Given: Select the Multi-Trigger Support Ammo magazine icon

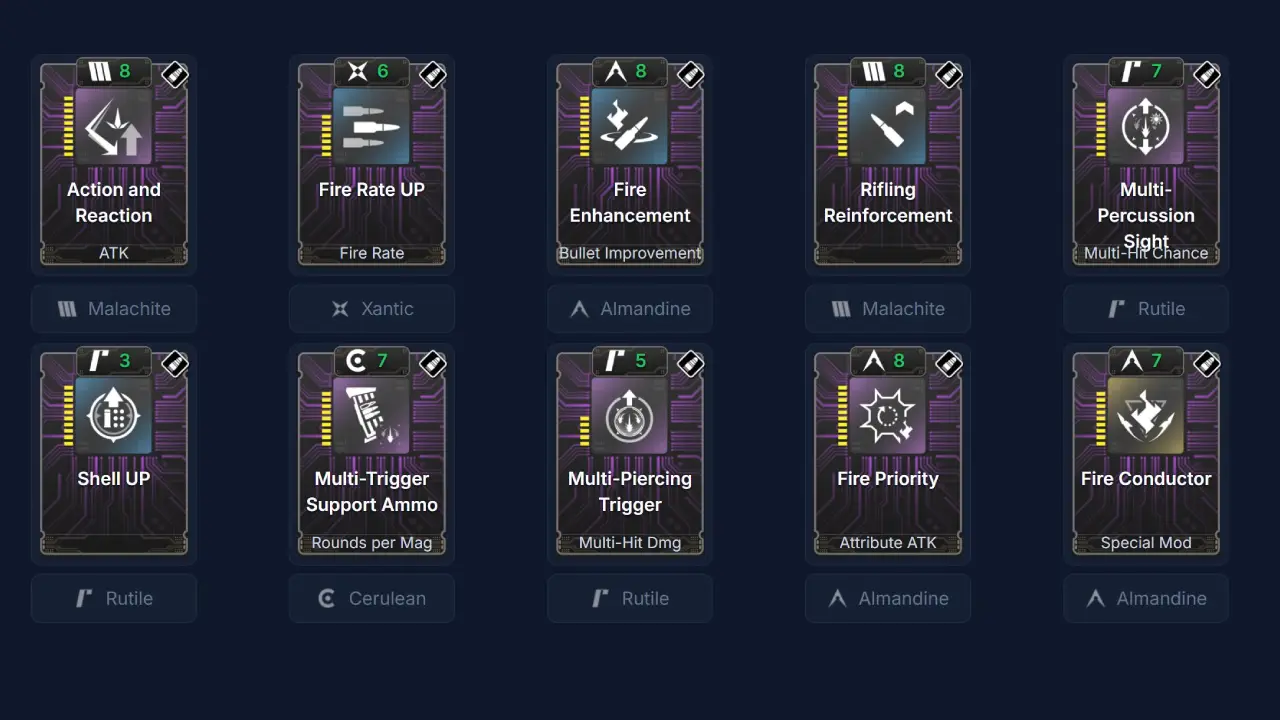Looking at the screenshot, I should tap(372, 415).
